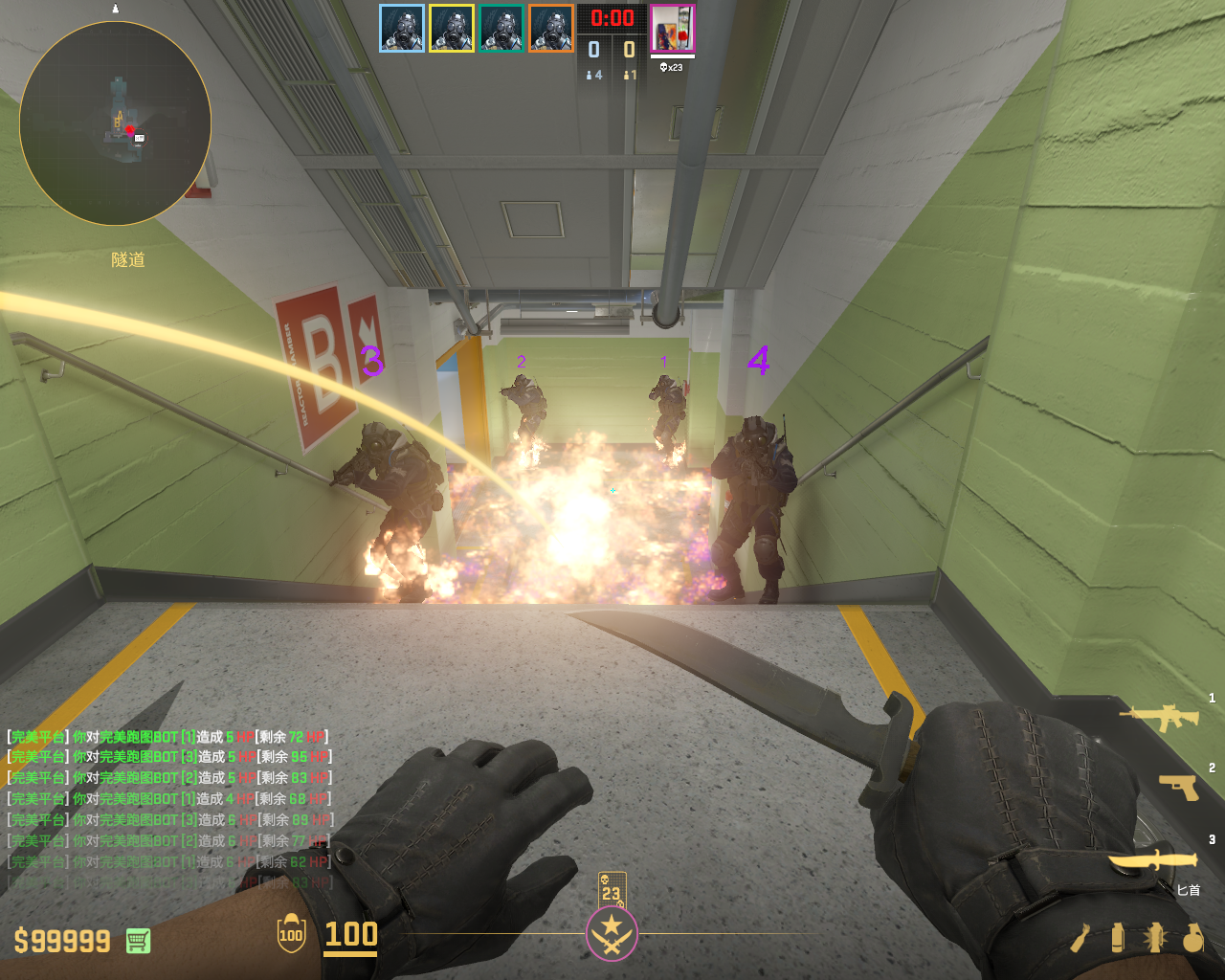Select the orange-bordered player avatar
Screen dimensions: 1225x980
(551, 29)
